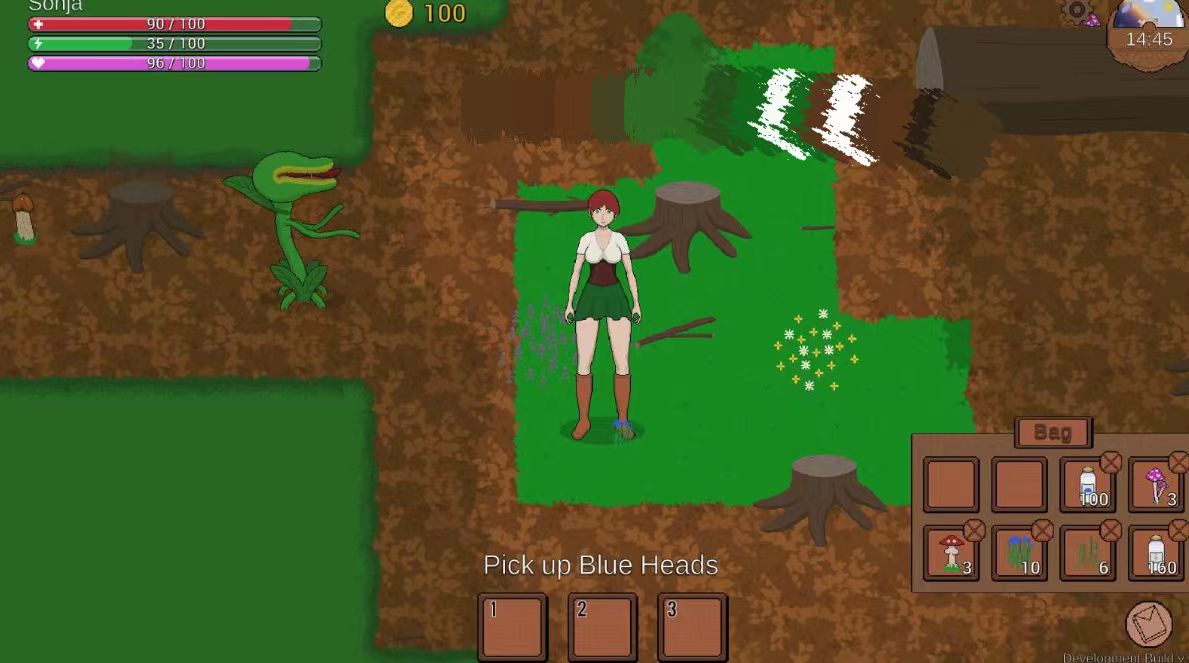The width and height of the screenshot is (1189, 663).
Task: Click the Bag label button
Action: point(1052,433)
